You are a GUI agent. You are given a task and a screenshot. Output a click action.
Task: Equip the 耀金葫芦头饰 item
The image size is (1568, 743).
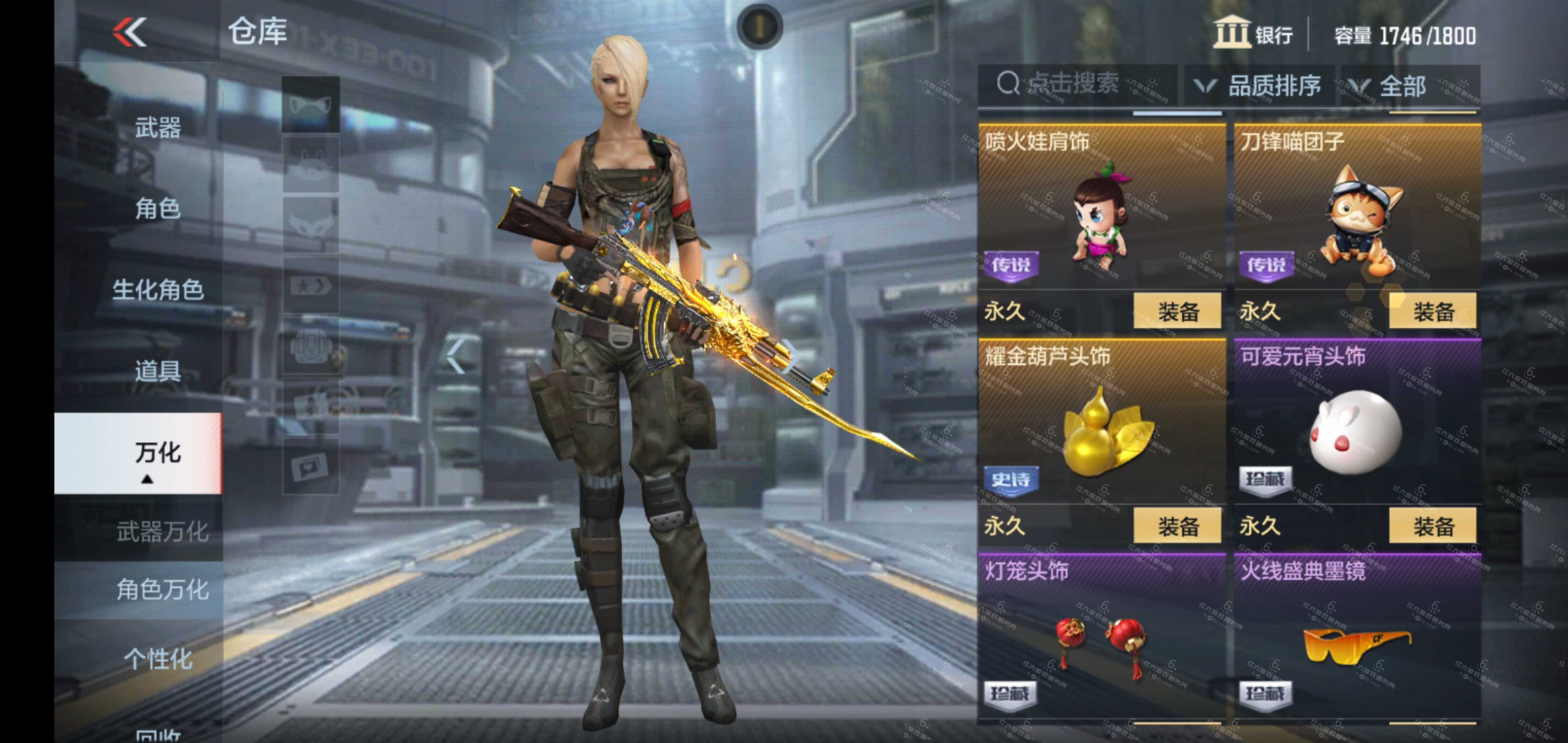(x=1177, y=526)
